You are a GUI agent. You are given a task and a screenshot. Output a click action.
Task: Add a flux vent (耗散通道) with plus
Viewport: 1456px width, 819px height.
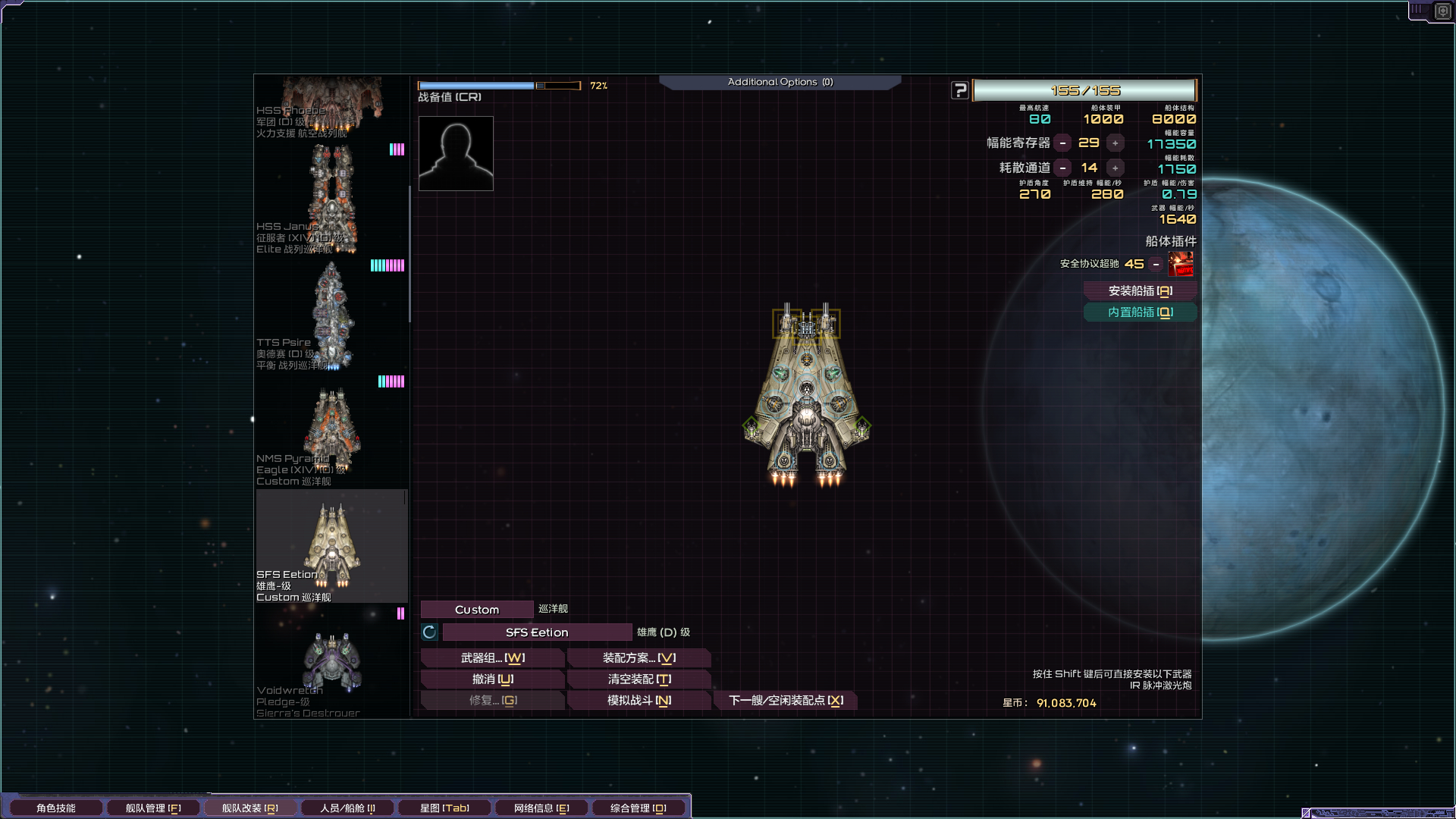click(x=1115, y=168)
